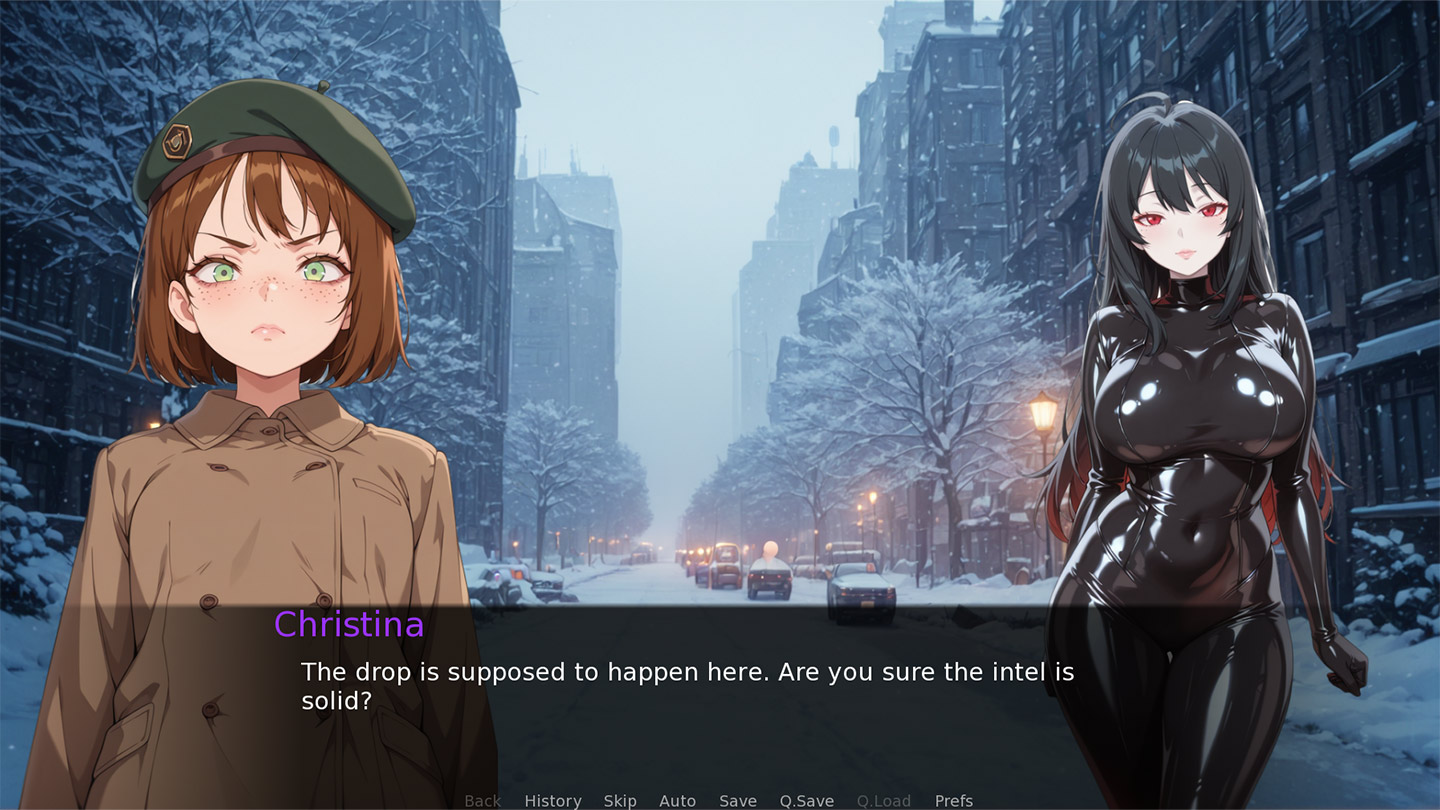Screen dimensions: 1440x810
Task: Click the quick menu bar at the bottom
Action: click(718, 800)
